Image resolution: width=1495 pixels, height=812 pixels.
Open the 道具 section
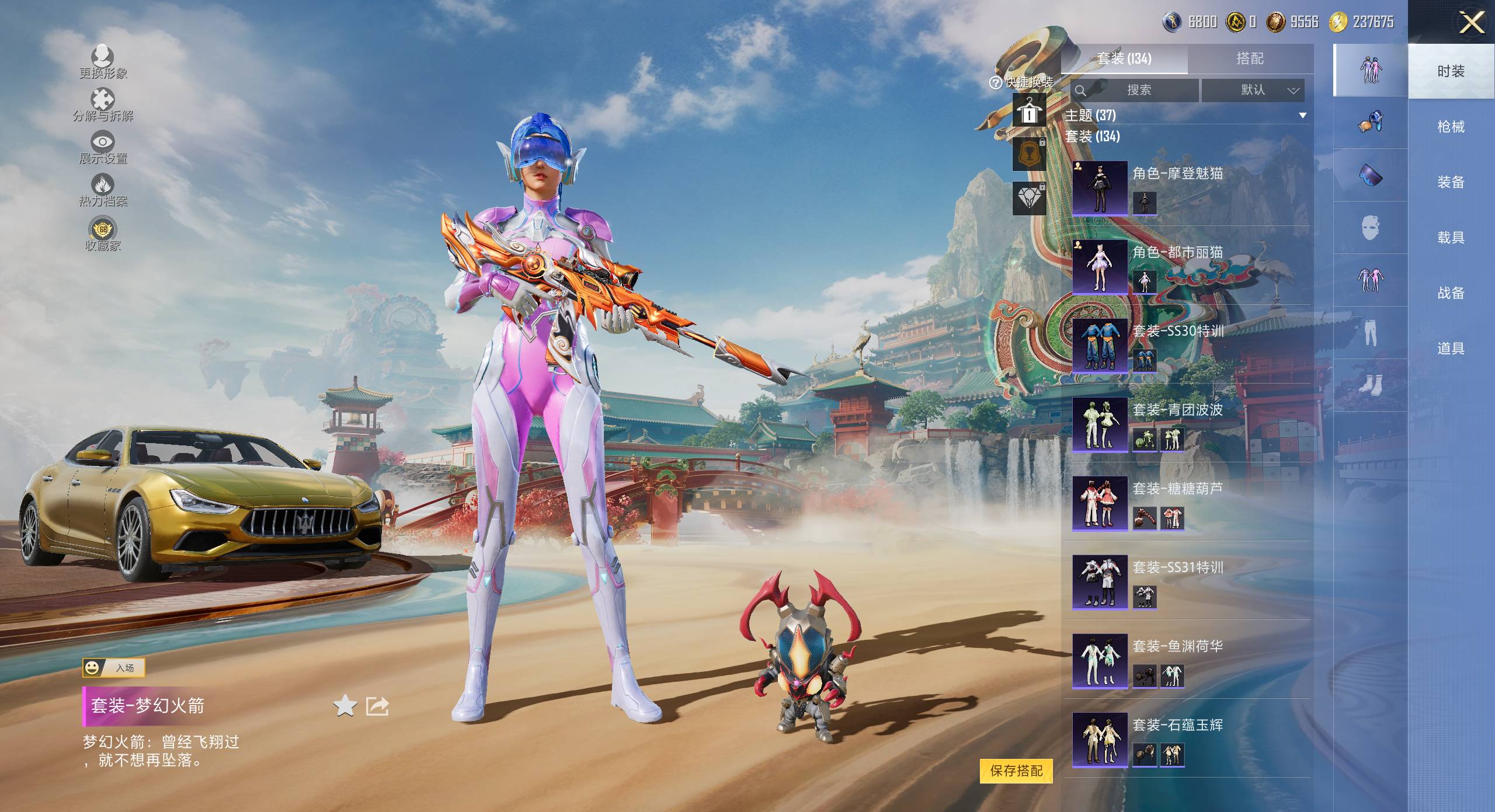[1451, 349]
